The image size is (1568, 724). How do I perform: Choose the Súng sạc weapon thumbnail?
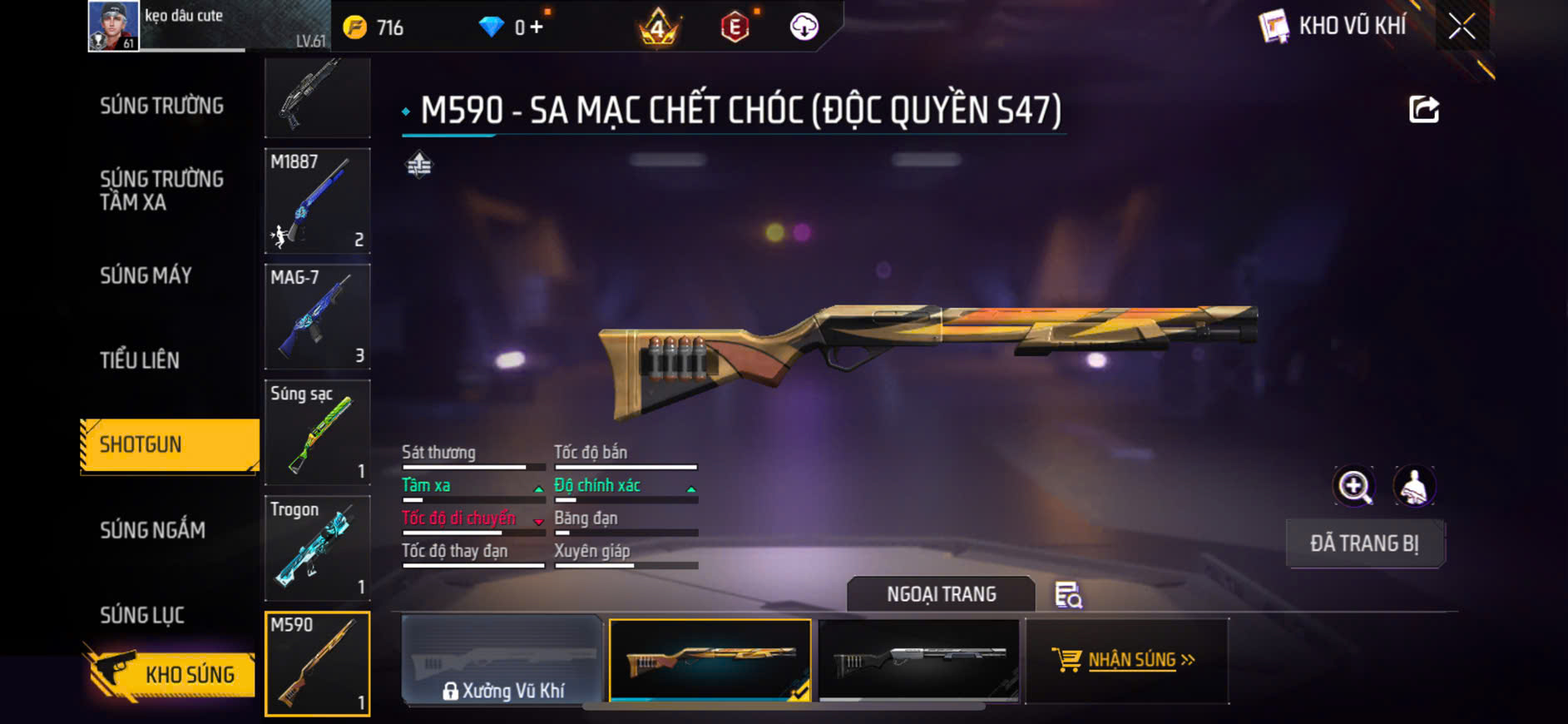[317, 432]
